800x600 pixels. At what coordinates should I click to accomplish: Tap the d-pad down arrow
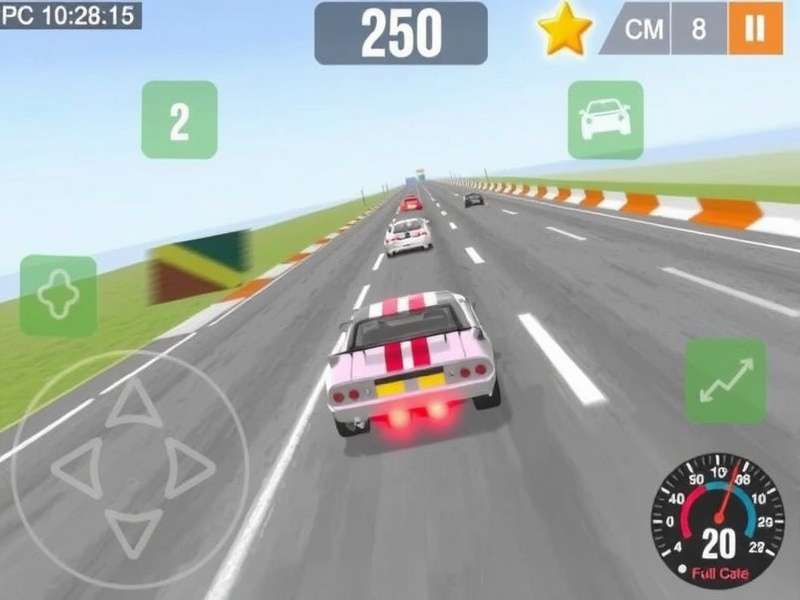pos(133,530)
